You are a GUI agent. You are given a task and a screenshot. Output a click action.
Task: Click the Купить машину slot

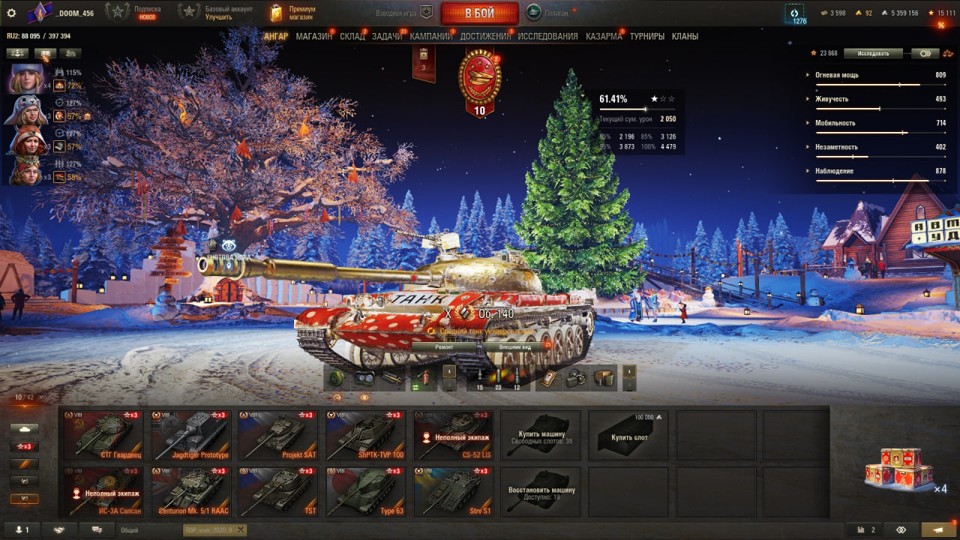(x=540, y=436)
